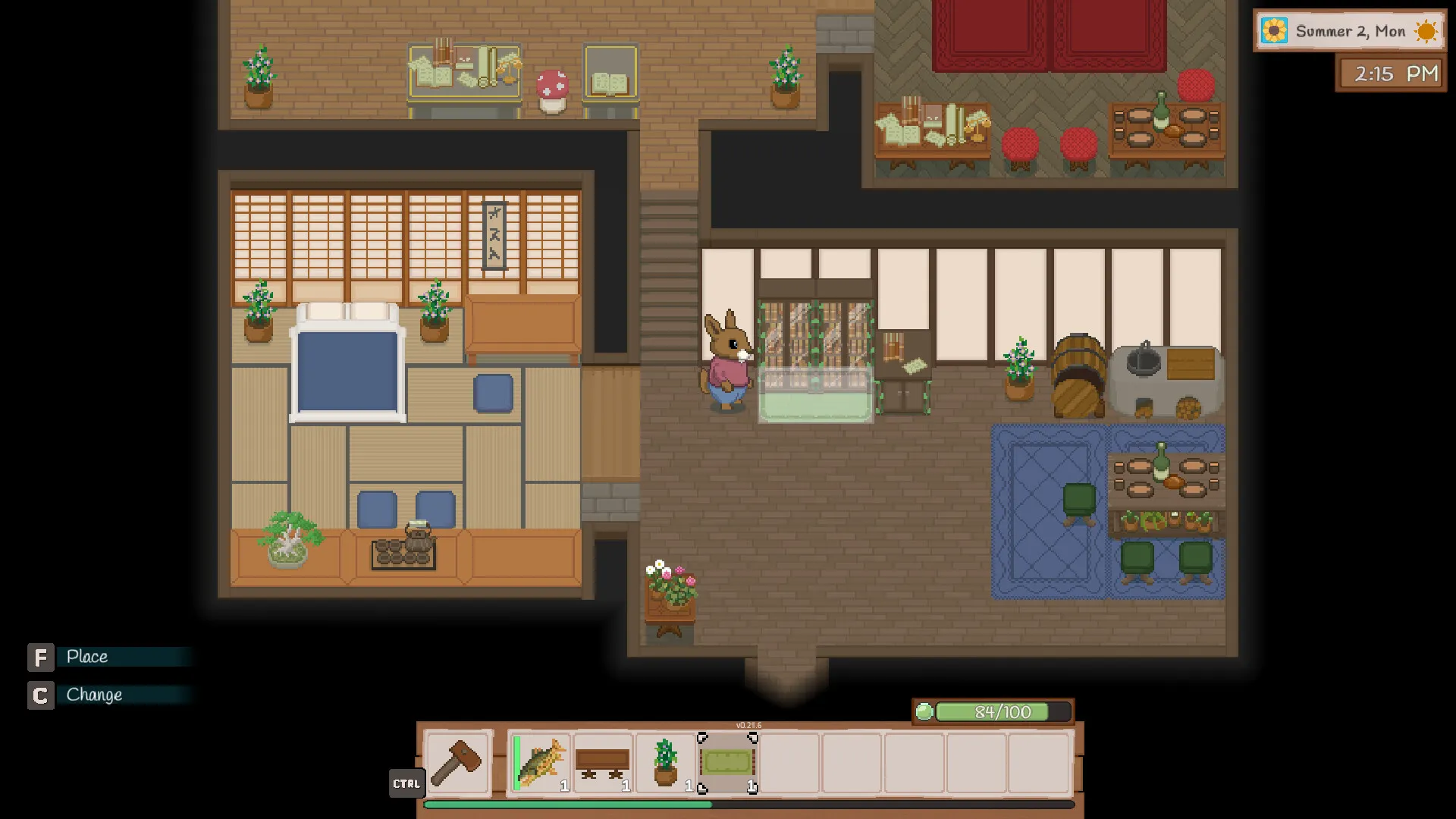Click the v0.21.6 version label

pos(749,725)
